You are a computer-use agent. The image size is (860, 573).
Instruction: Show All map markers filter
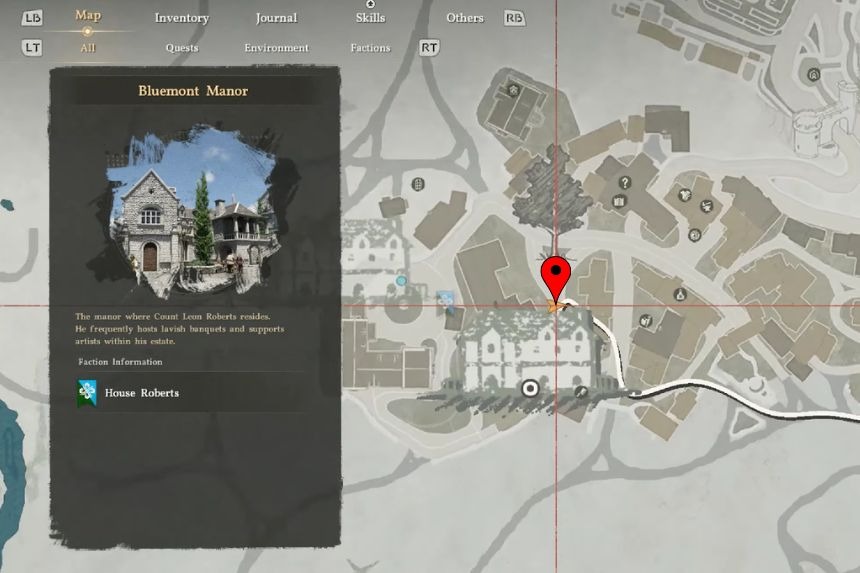pyautogui.click(x=87, y=47)
